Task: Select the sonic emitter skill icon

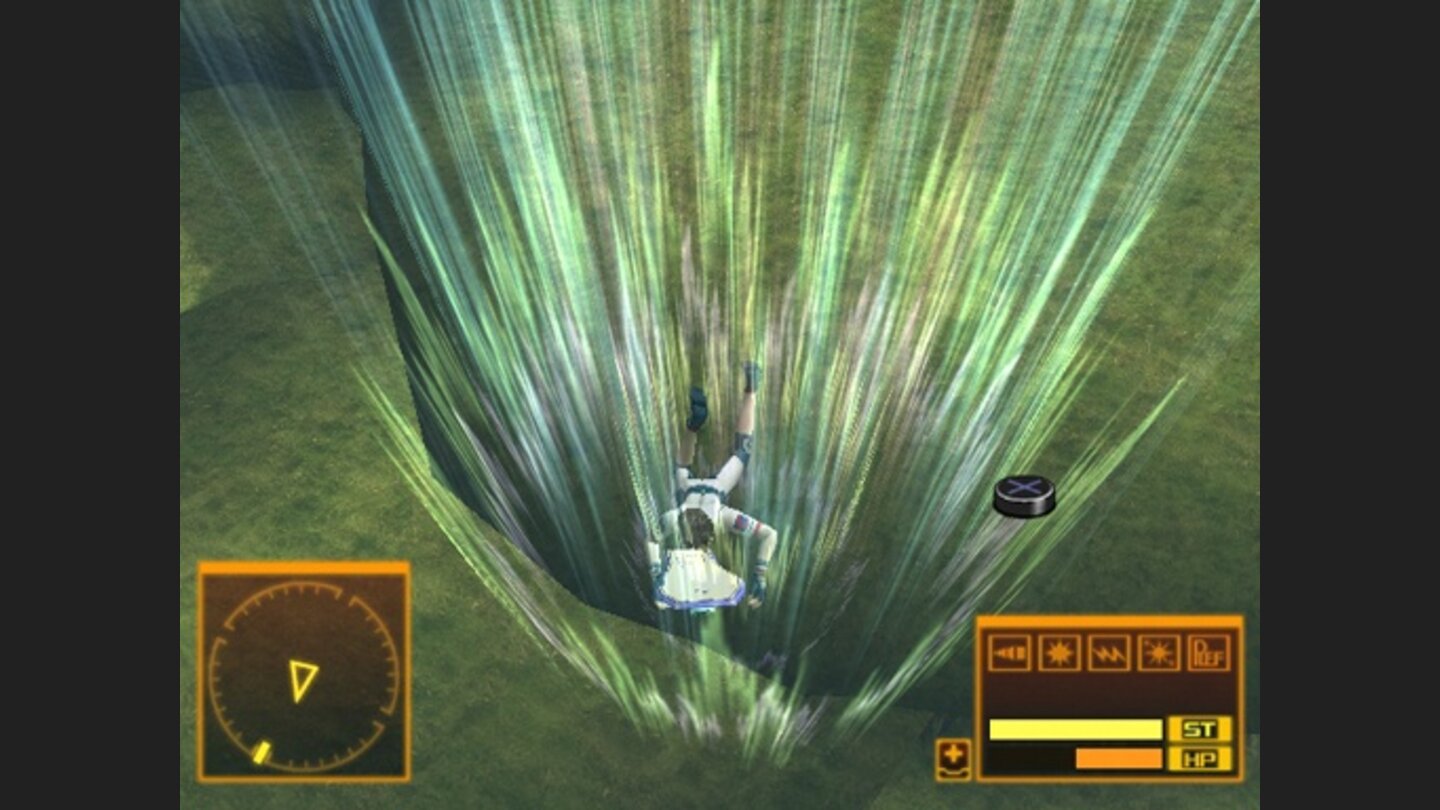Action: point(1009,653)
